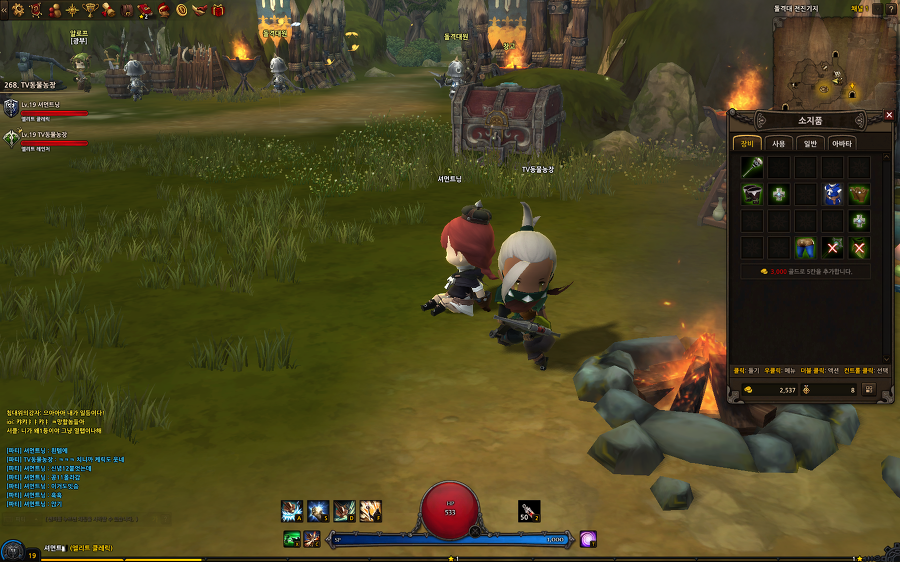Image resolution: width=900 pixels, height=562 pixels.
Task: Click the black hat inventory item
Action: click(x=752, y=194)
